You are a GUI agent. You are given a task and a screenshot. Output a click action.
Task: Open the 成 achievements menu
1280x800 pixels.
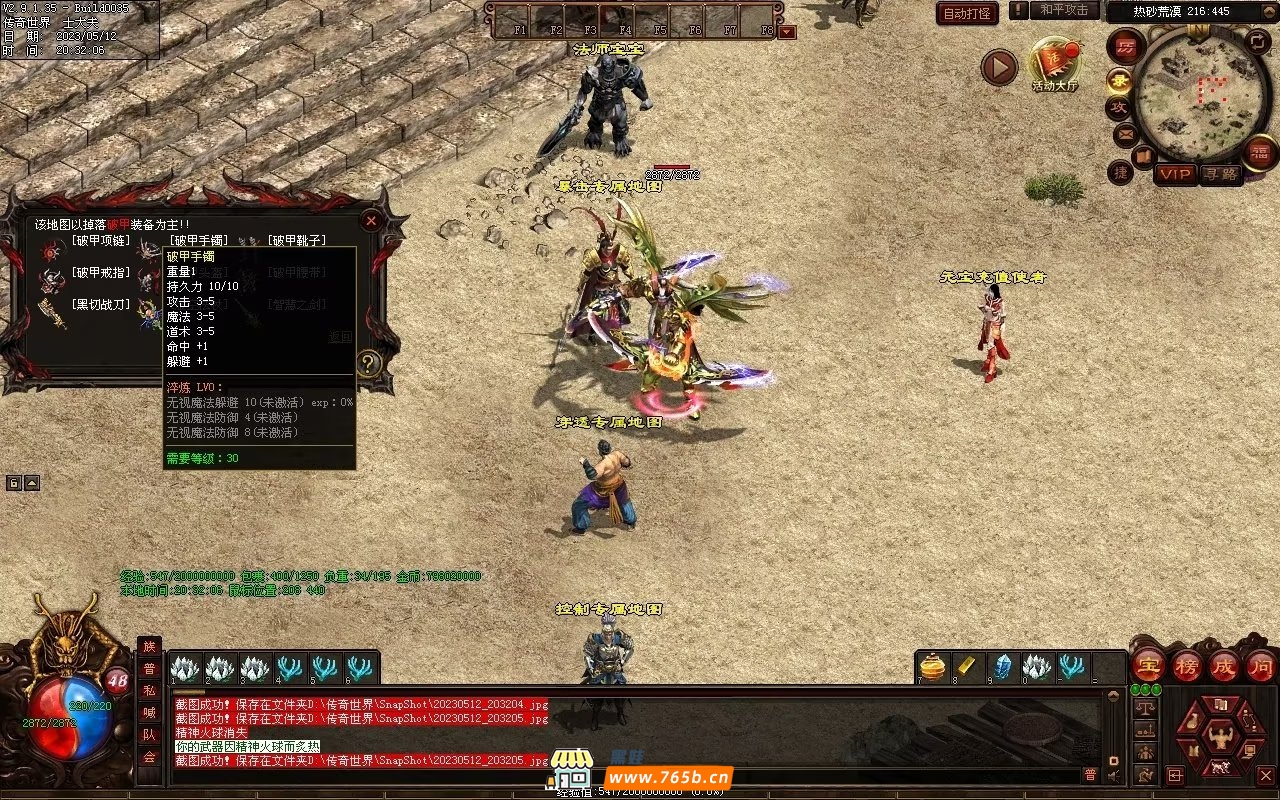click(1224, 665)
